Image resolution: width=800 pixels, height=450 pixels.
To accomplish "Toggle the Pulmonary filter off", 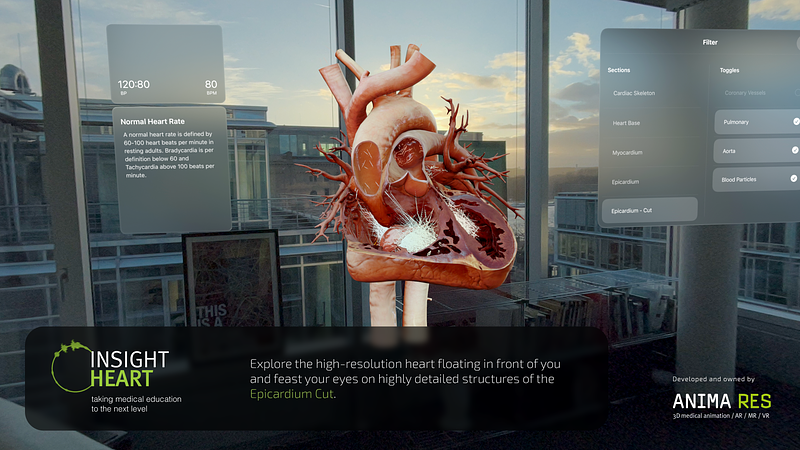I will tap(757, 122).
